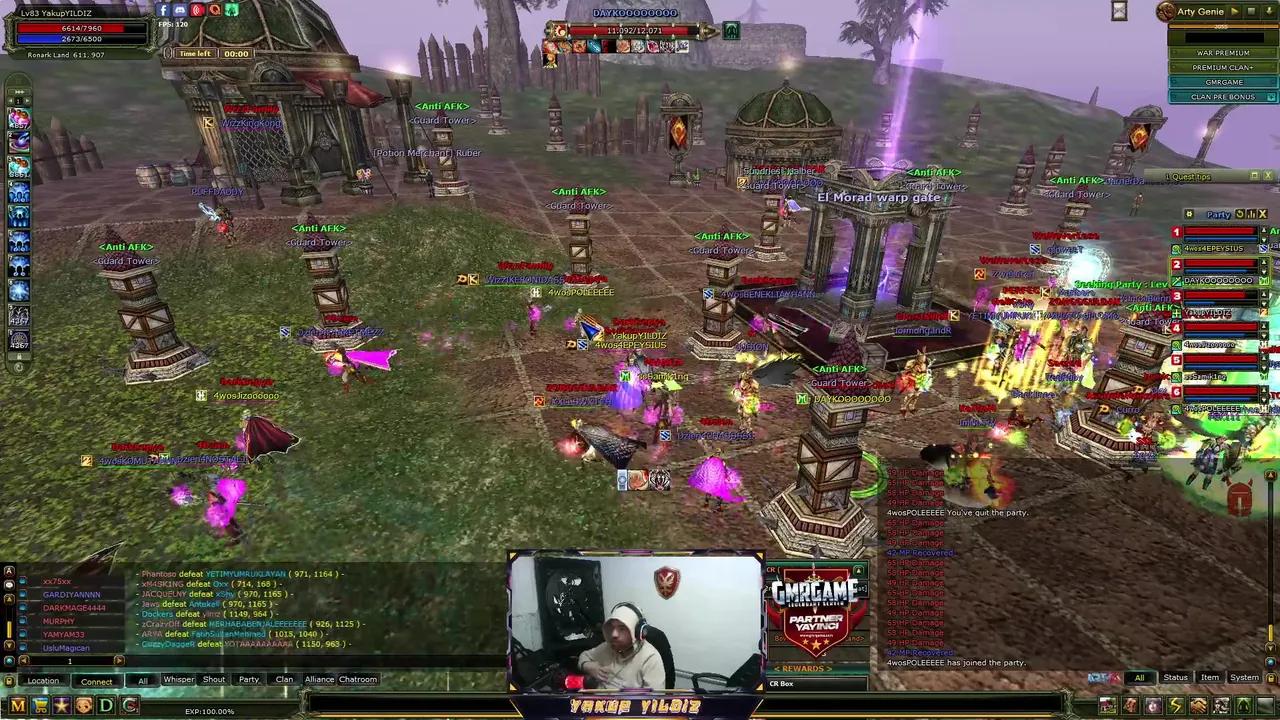Click the Arty Genie download arrow
The width and height of the screenshot is (1280, 720).
pos(1269,11)
